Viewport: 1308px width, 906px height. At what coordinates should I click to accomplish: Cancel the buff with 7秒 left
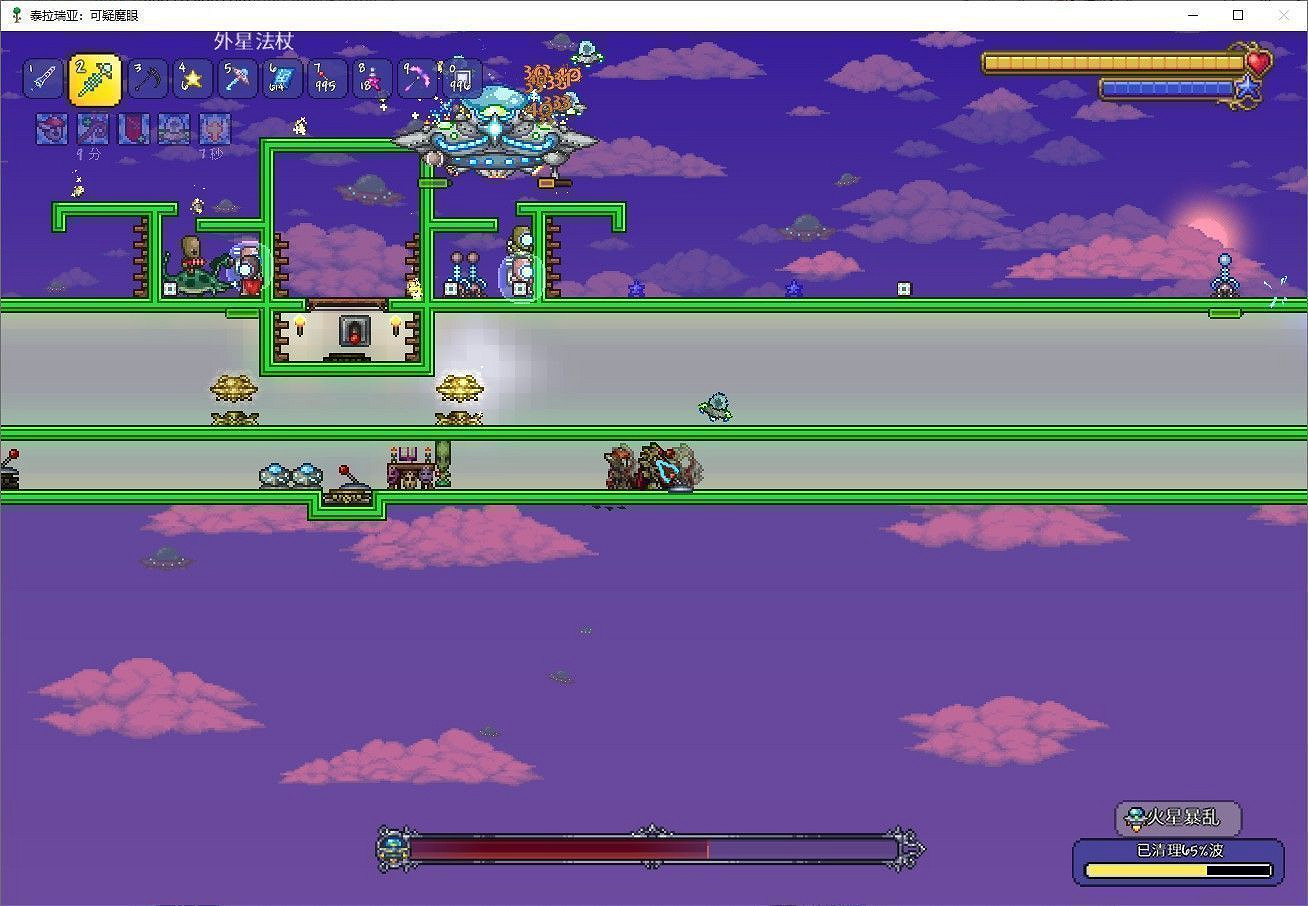point(215,128)
